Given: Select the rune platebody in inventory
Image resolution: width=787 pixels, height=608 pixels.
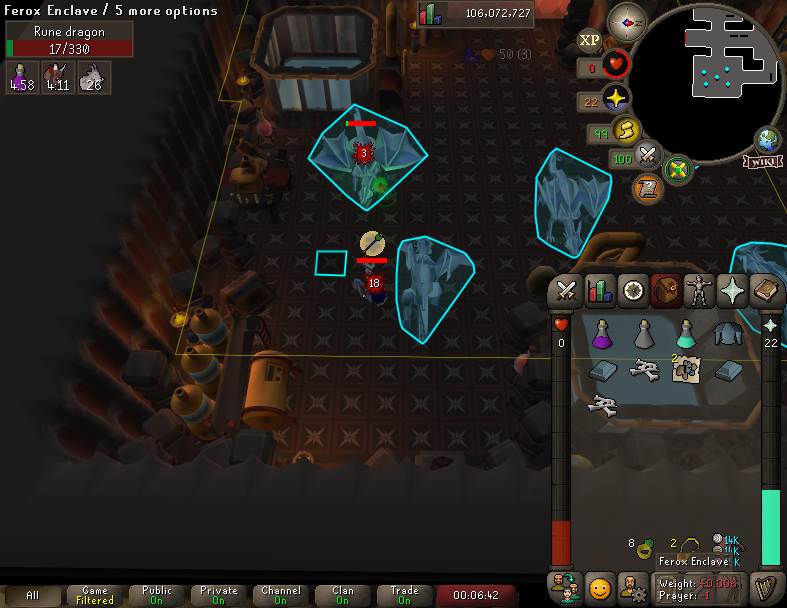Looking at the screenshot, I should point(728,334).
